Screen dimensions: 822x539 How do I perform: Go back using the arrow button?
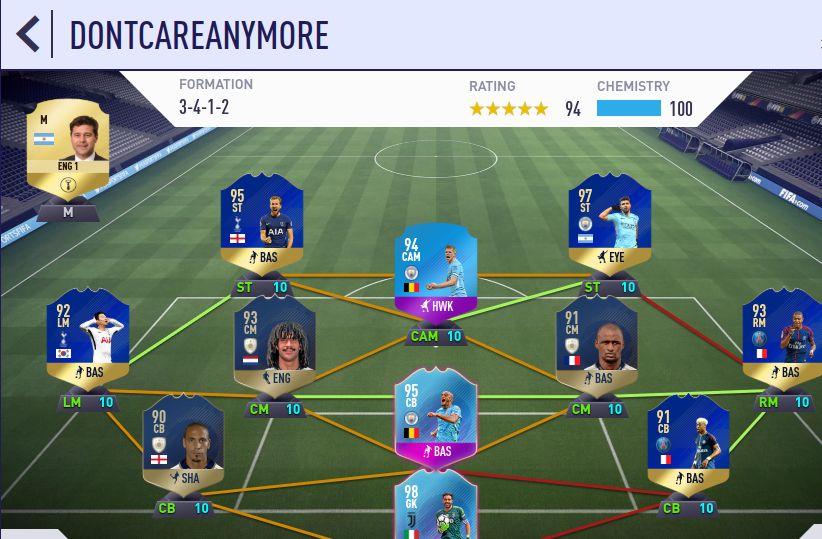click(28, 34)
